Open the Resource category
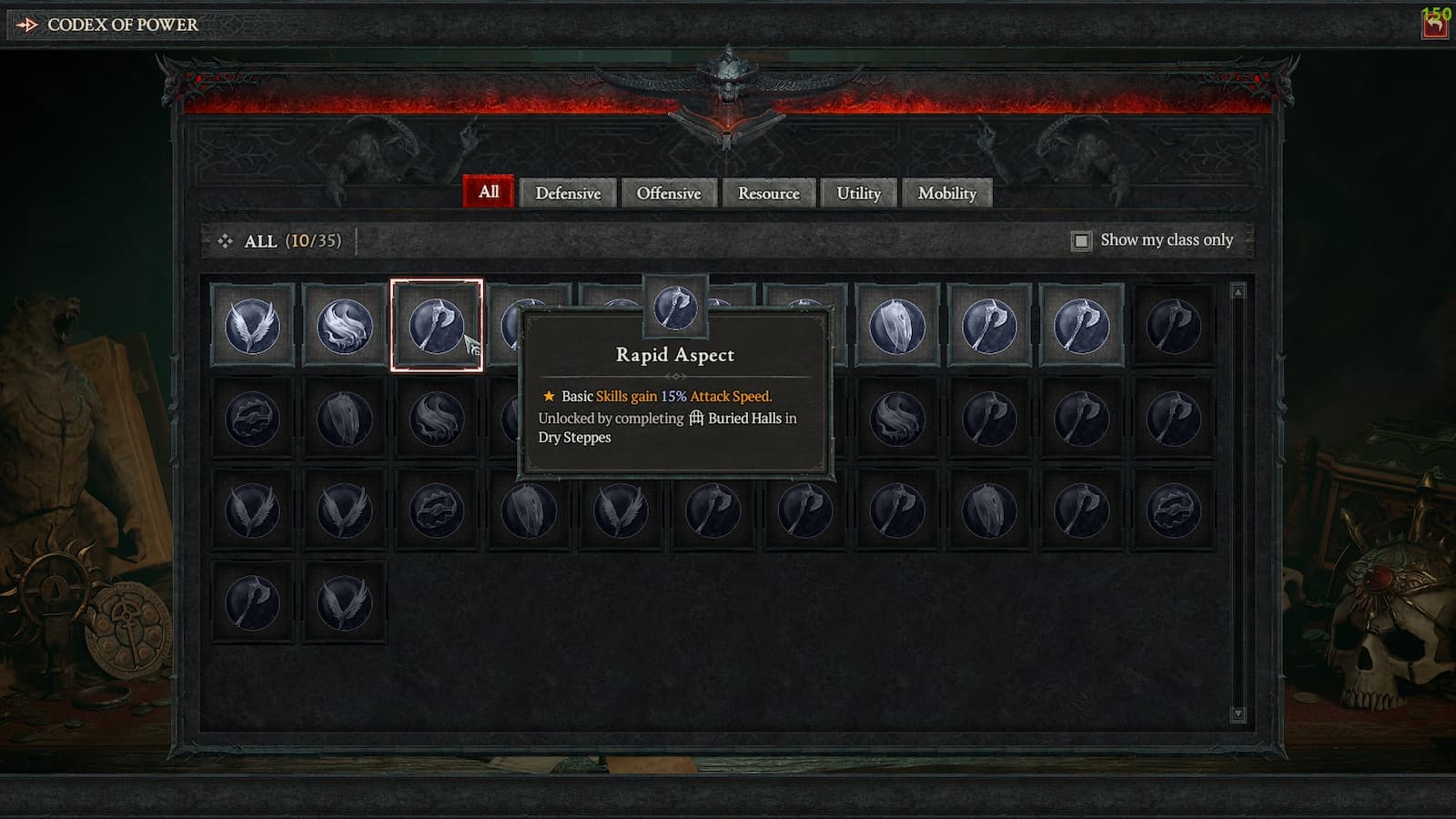 point(769,193)
